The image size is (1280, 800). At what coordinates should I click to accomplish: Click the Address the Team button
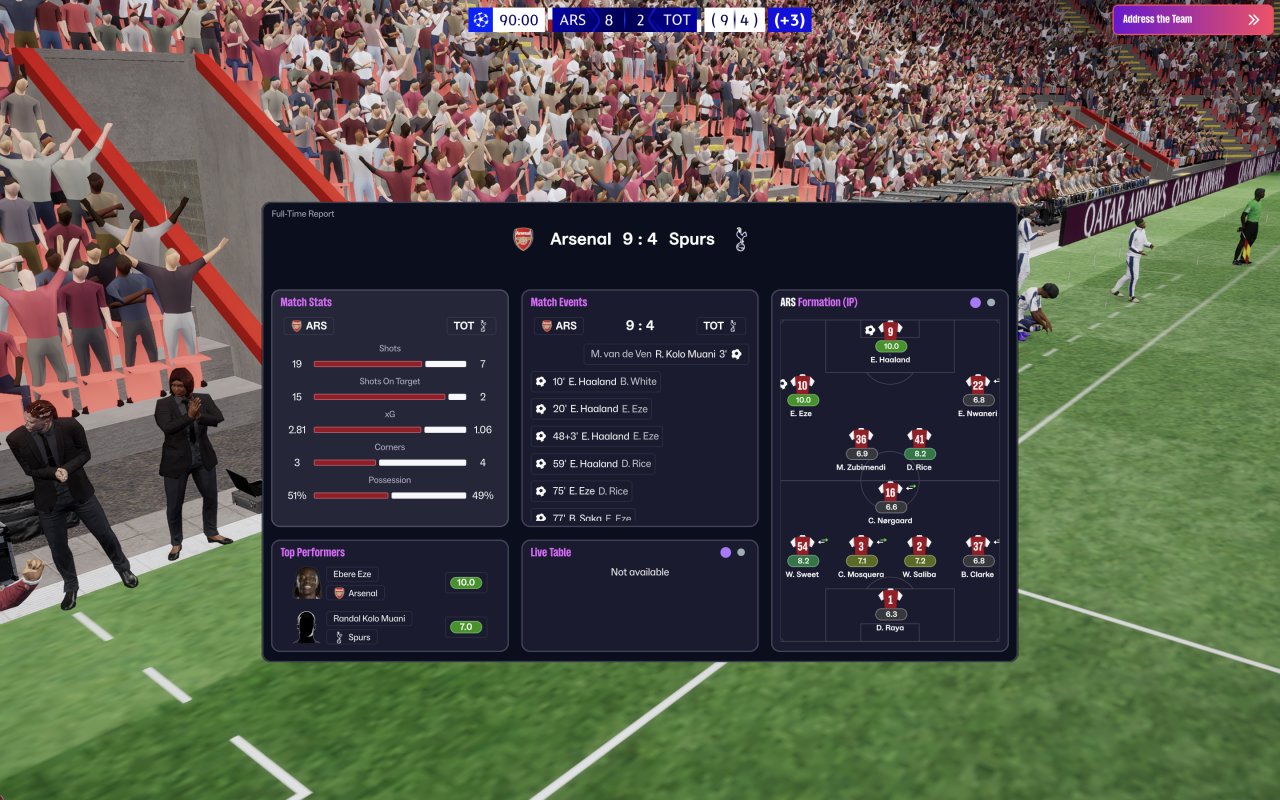(1190, 19)
